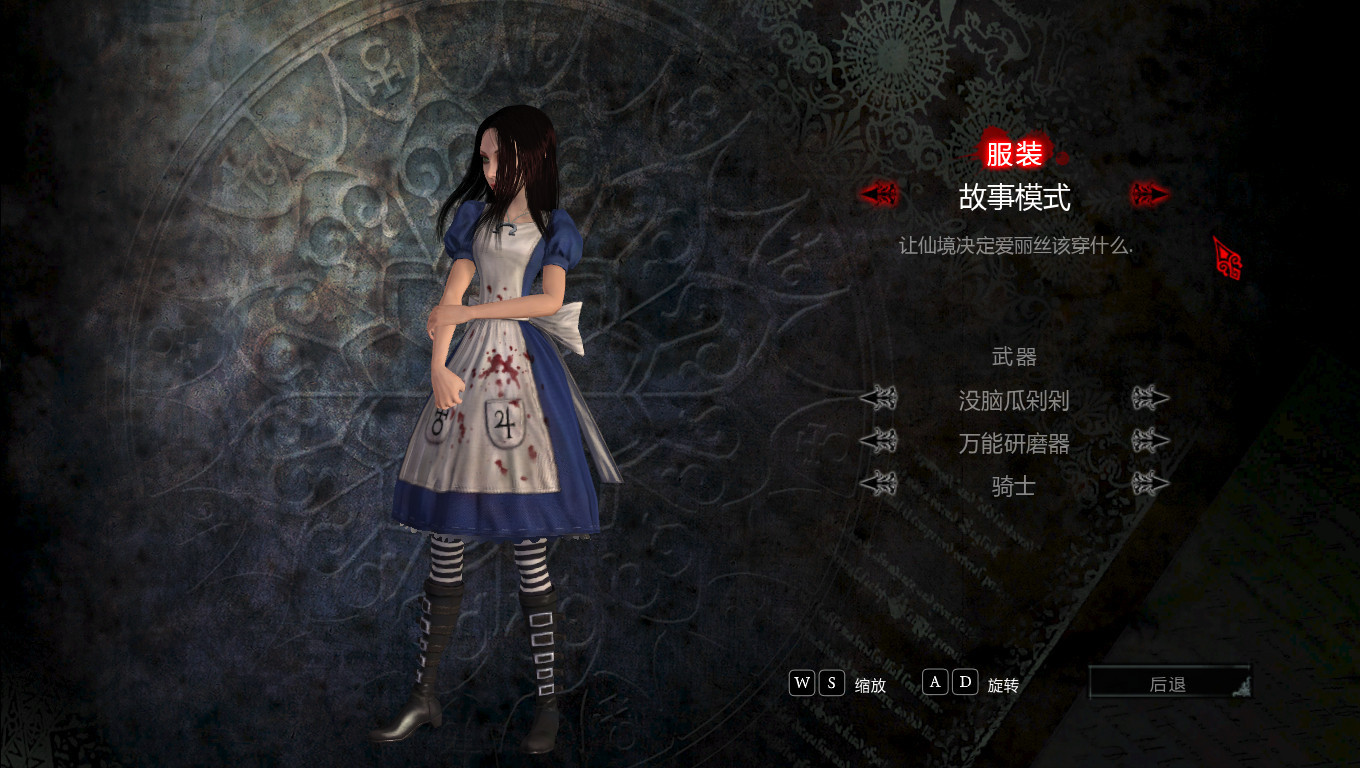Switch 没脑瓜剁剁 weapon skin using left arrow

point(879,399)
